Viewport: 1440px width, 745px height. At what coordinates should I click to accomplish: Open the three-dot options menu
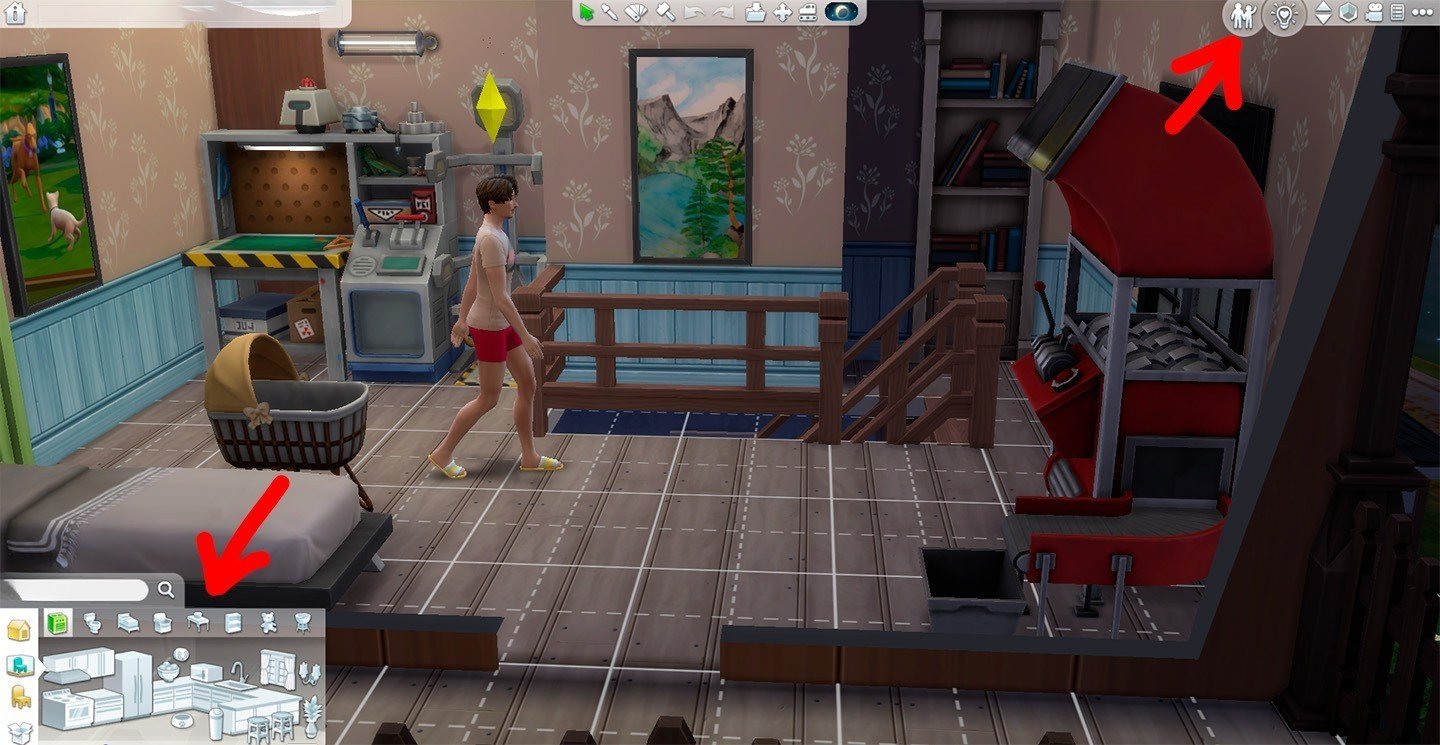(x=1422, y=14)
